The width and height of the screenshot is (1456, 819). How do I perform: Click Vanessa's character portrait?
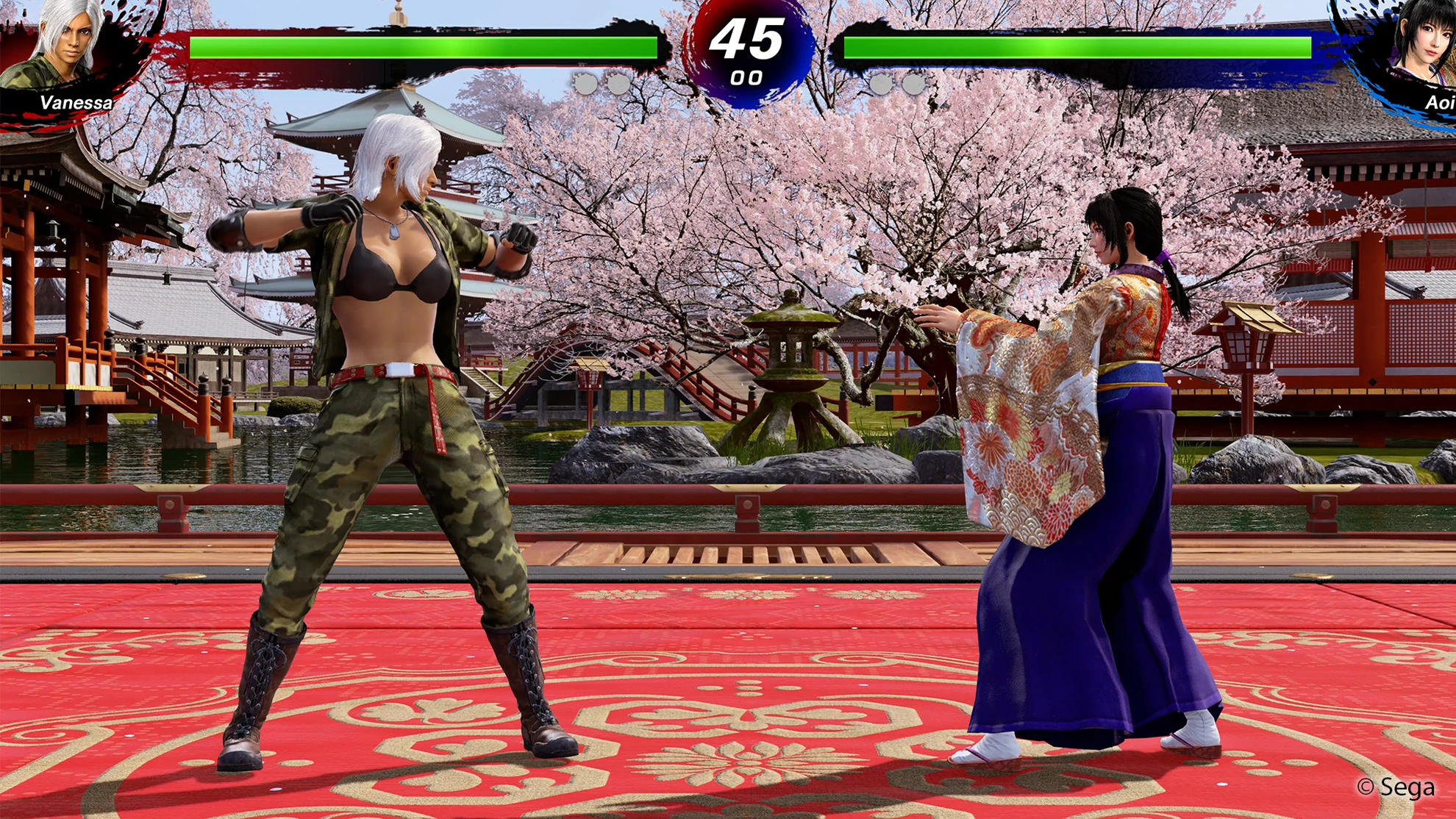[x=68, y=46]
